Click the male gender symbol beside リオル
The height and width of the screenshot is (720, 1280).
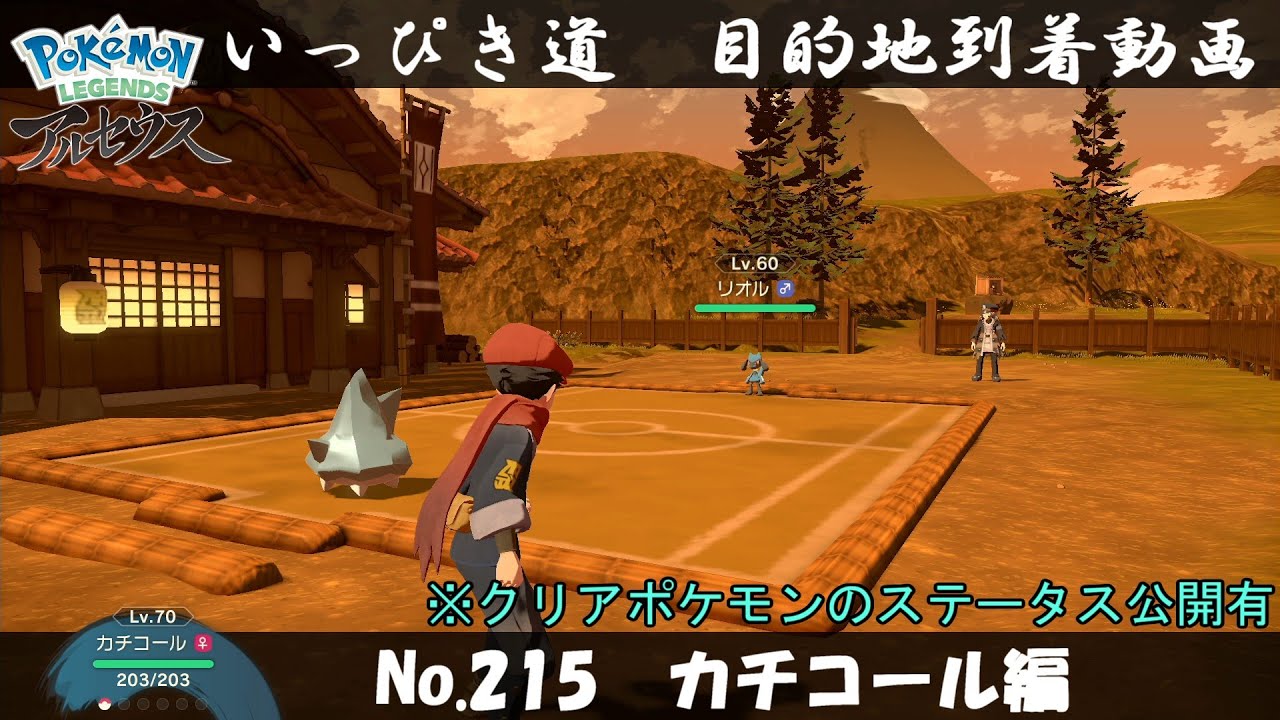tap(786, 289)
